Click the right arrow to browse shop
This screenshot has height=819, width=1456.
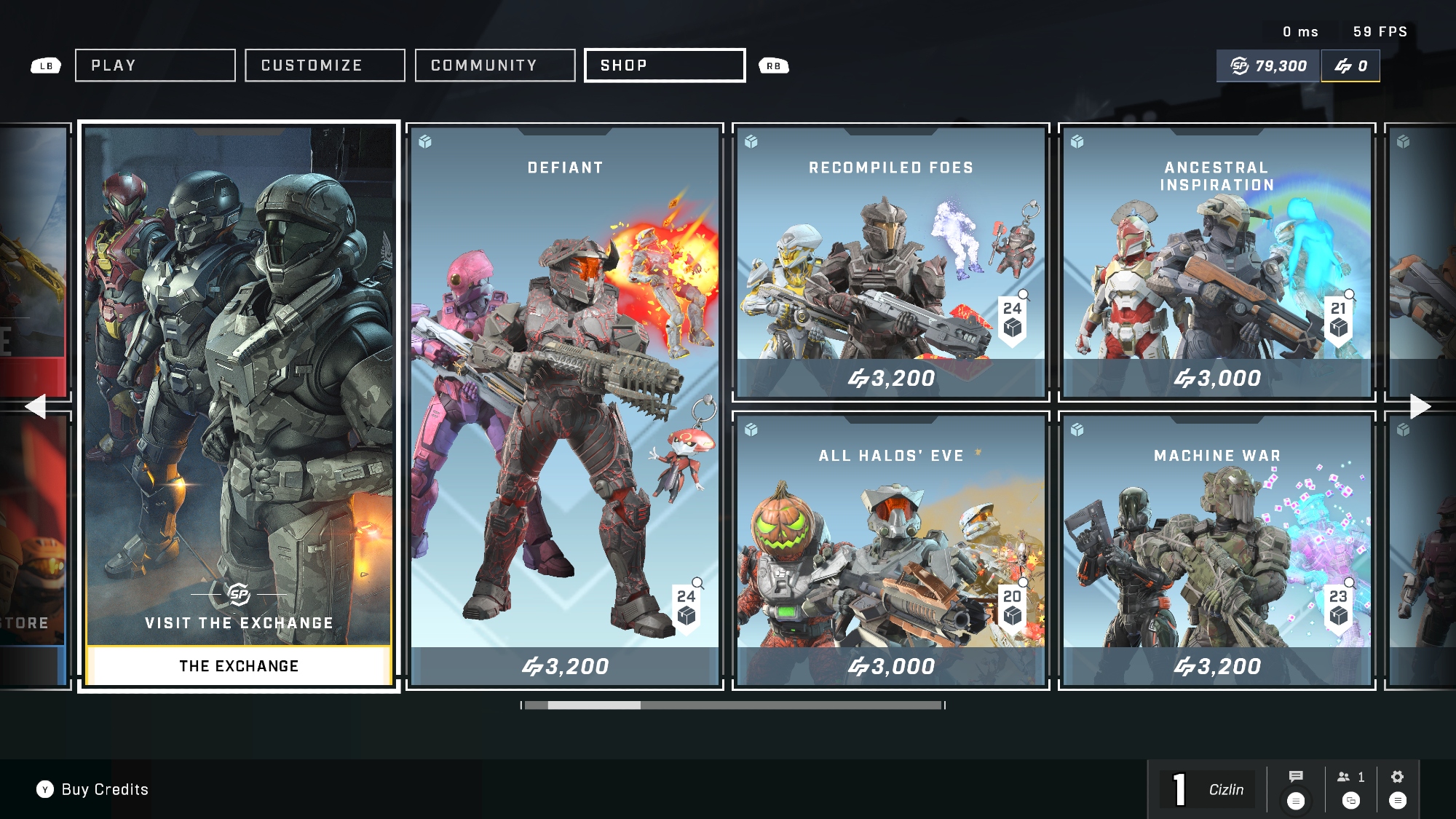[x=1420, y=406]
